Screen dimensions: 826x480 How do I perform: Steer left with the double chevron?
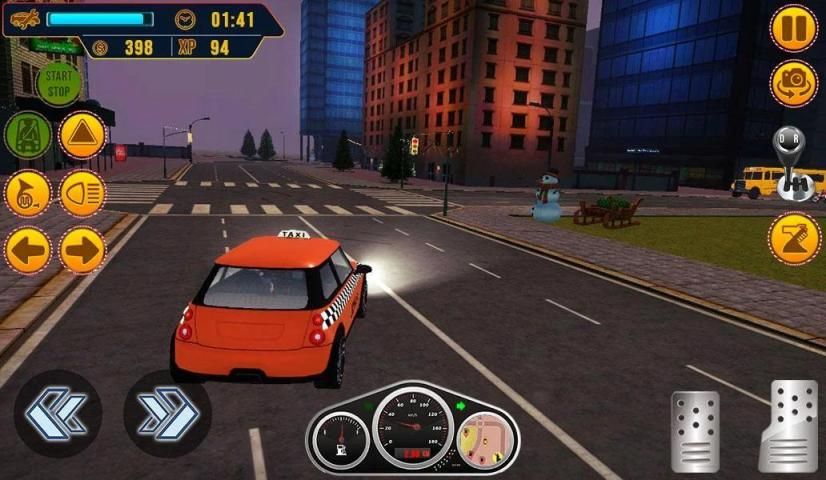[x=57, y=413]
